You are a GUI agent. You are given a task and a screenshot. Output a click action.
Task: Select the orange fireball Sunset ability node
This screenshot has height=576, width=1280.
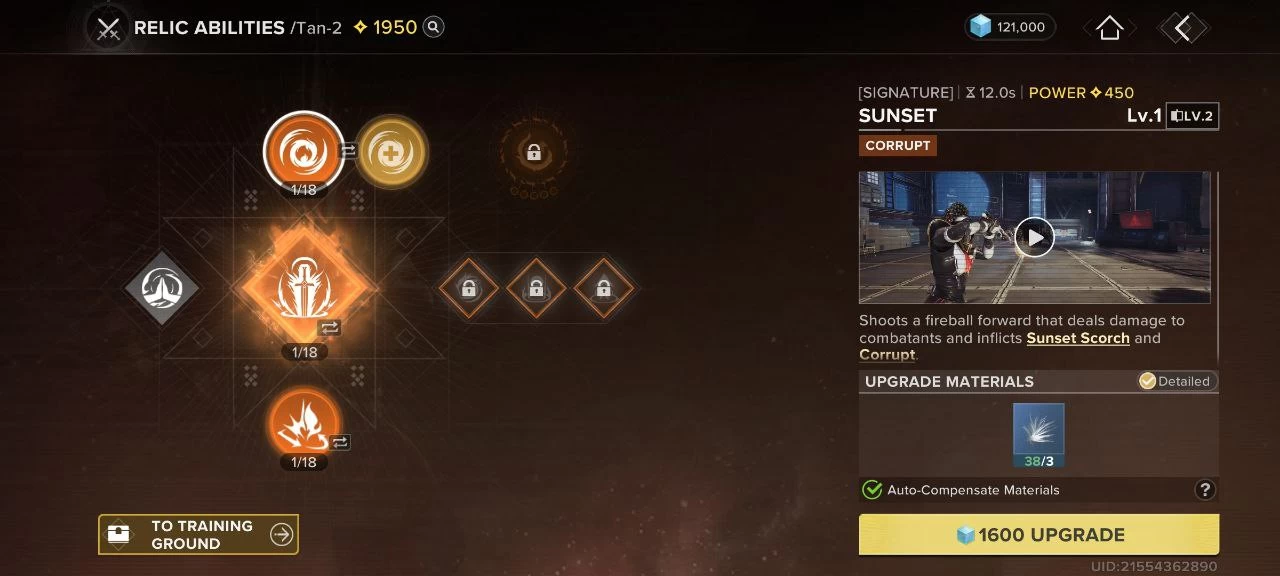point(303,152)
